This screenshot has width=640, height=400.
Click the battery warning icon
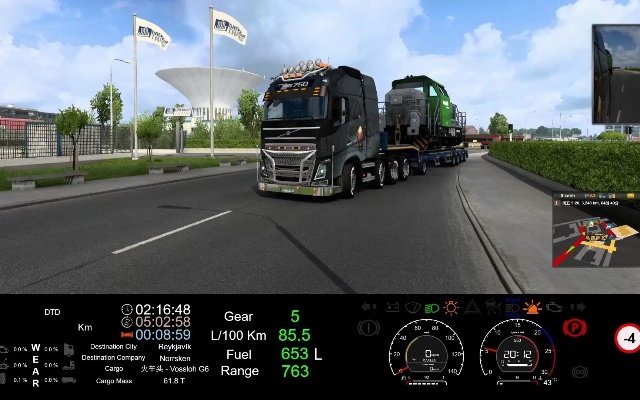391,307
